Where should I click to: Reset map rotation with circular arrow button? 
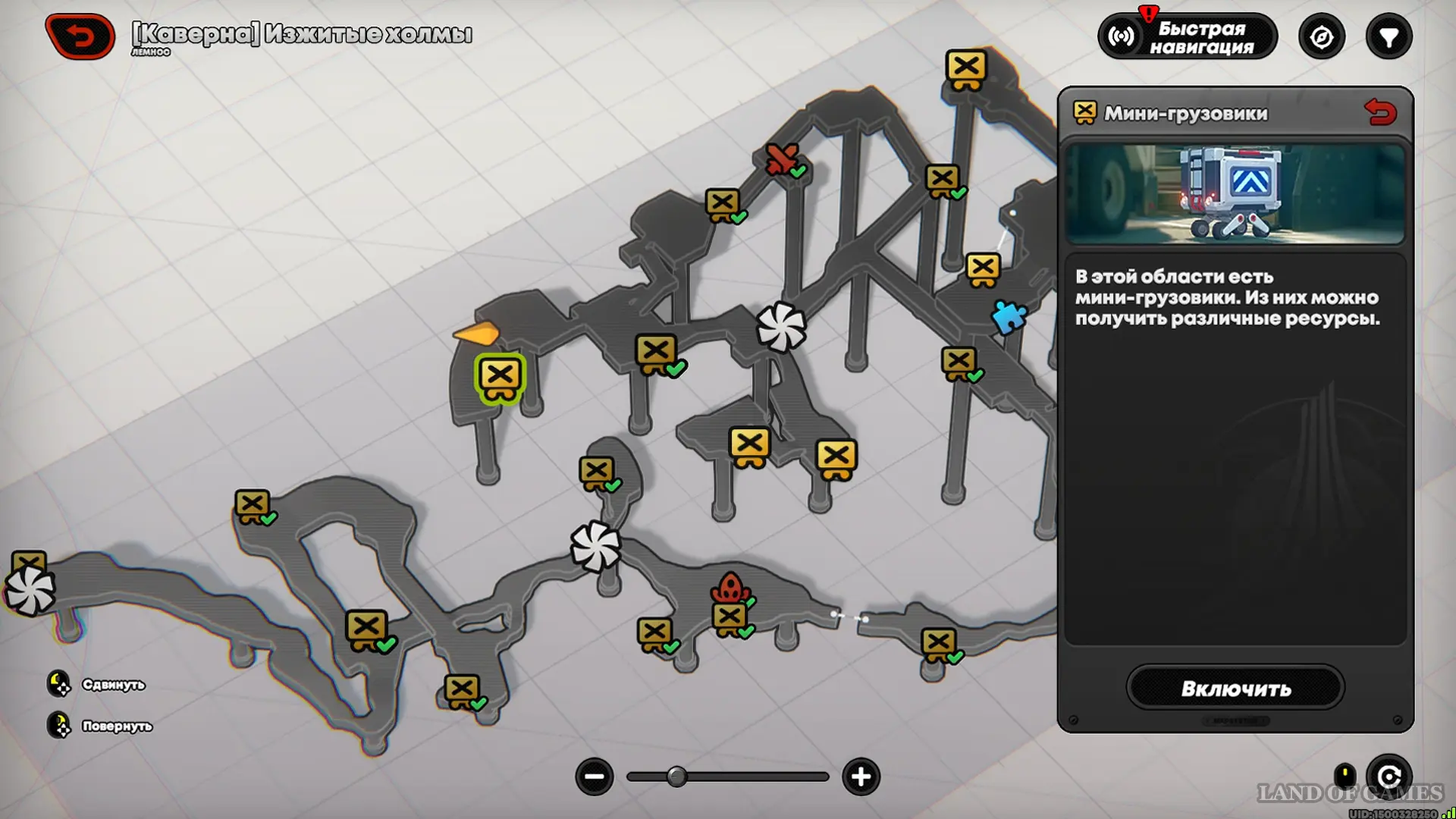point(1389,777)
